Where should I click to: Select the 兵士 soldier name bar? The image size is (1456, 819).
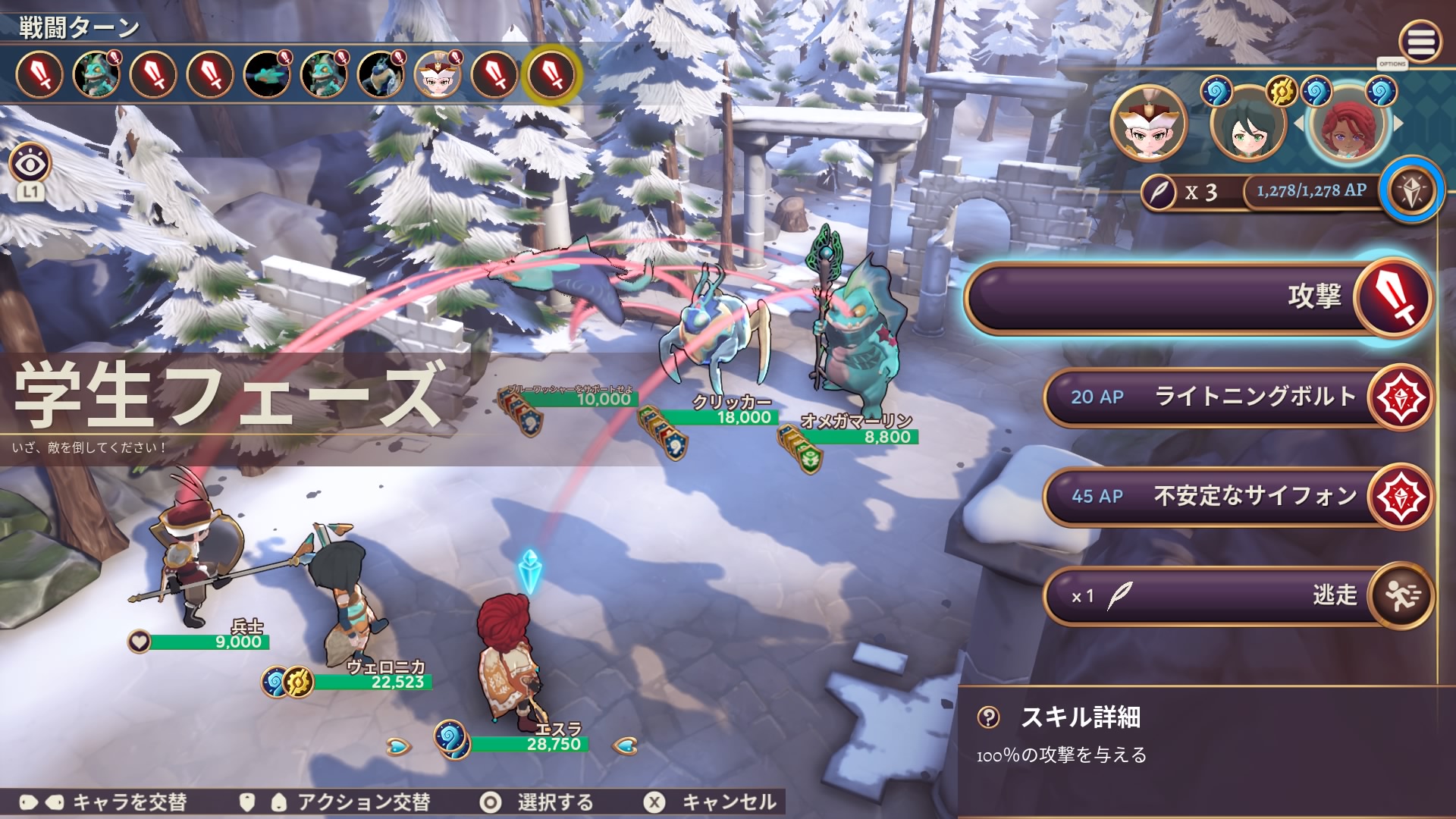point(210,642)
